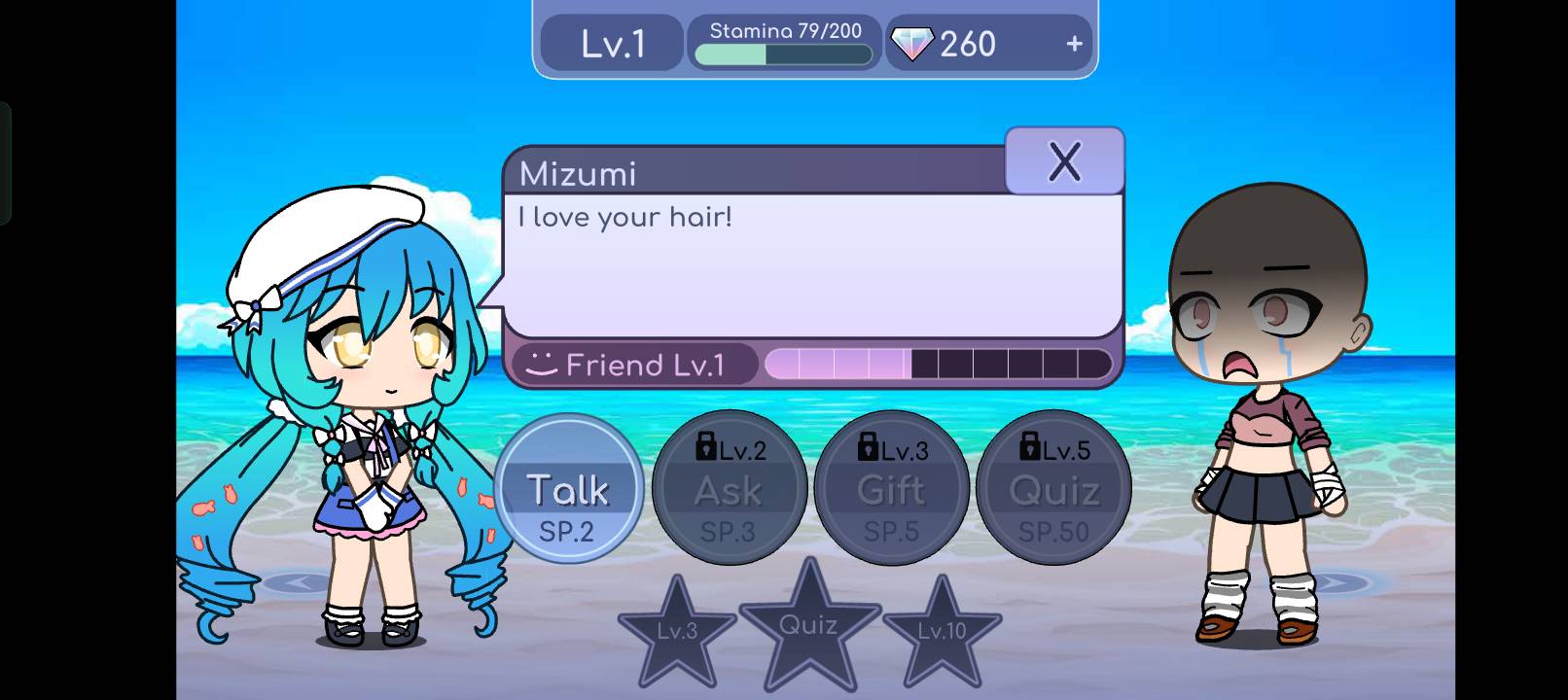The height and width of the screenshot is (700, 1568).
Task: Choose the locked Gift button
Action: 891,489
